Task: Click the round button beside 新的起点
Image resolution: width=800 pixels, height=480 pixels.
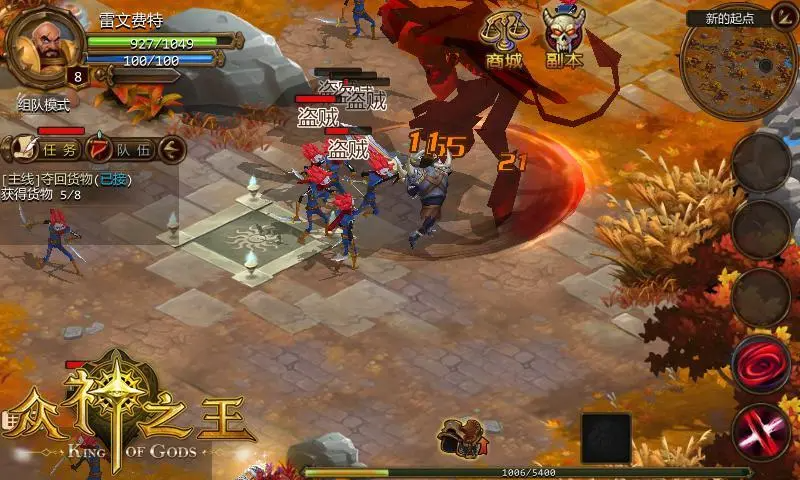Action: (783, 15)
